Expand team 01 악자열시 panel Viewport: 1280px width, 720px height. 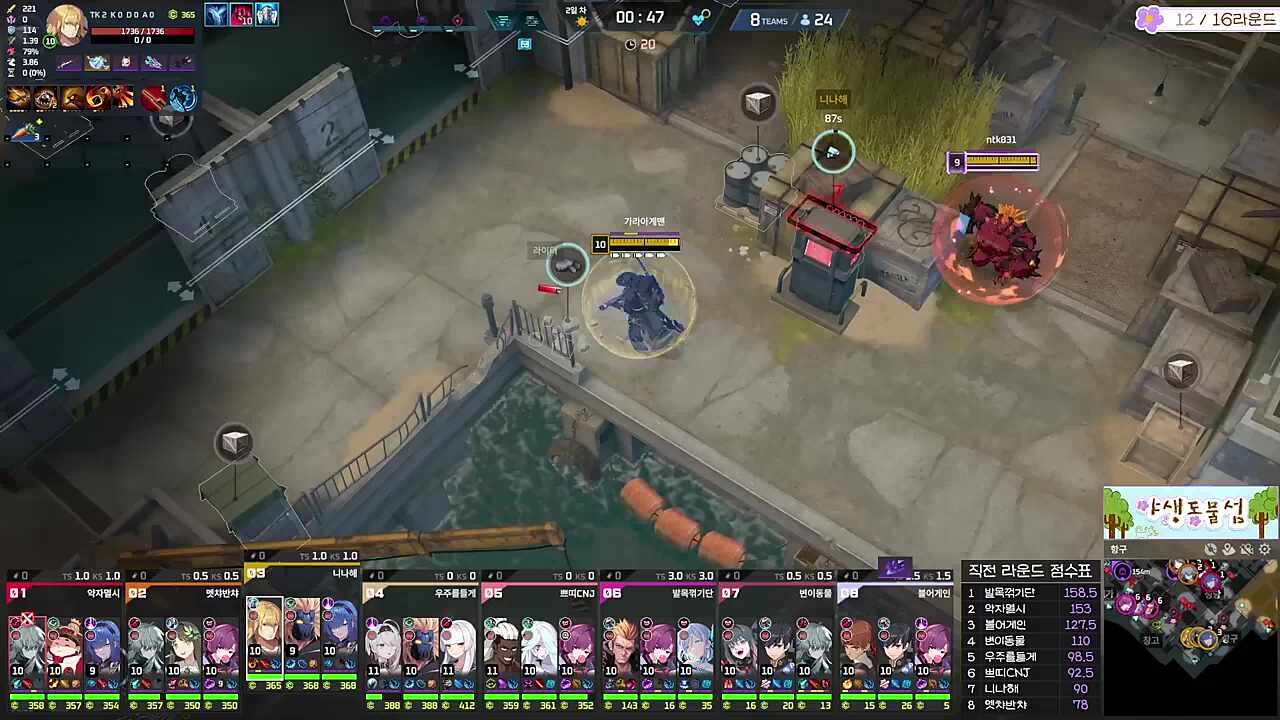coord(60,592)
